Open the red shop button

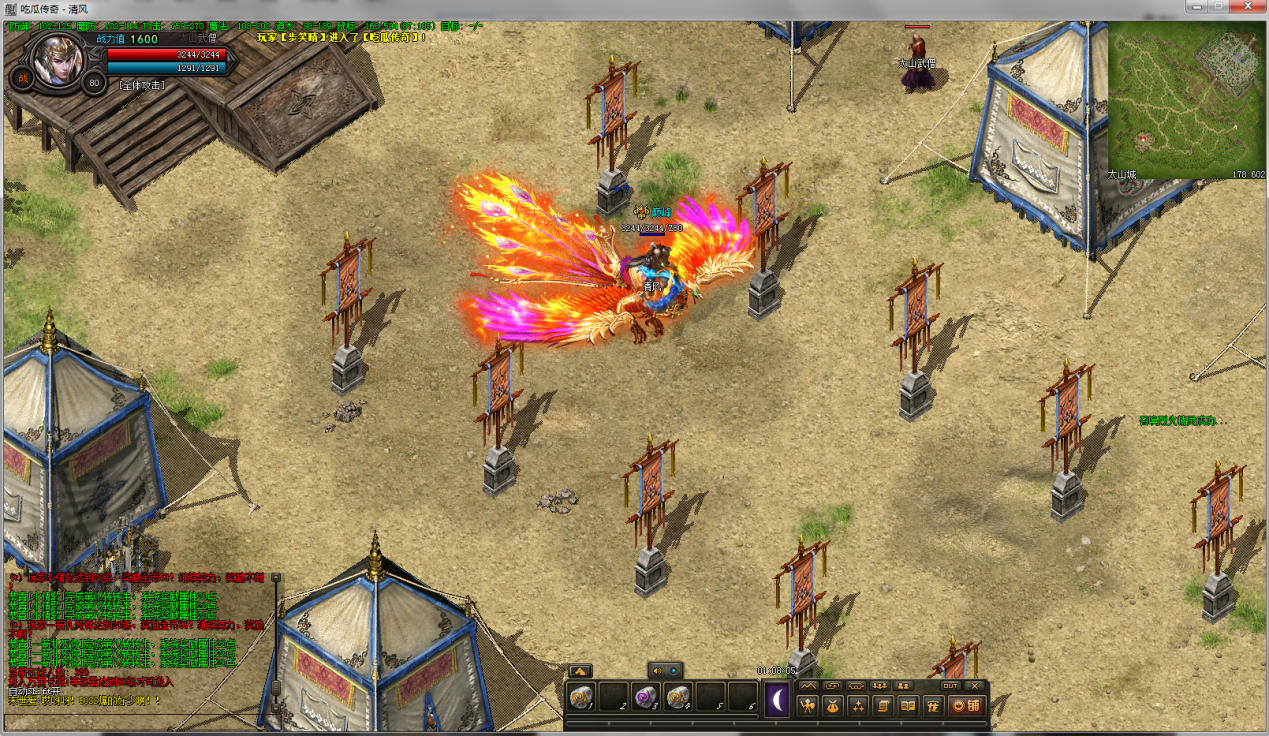(966, 706)
